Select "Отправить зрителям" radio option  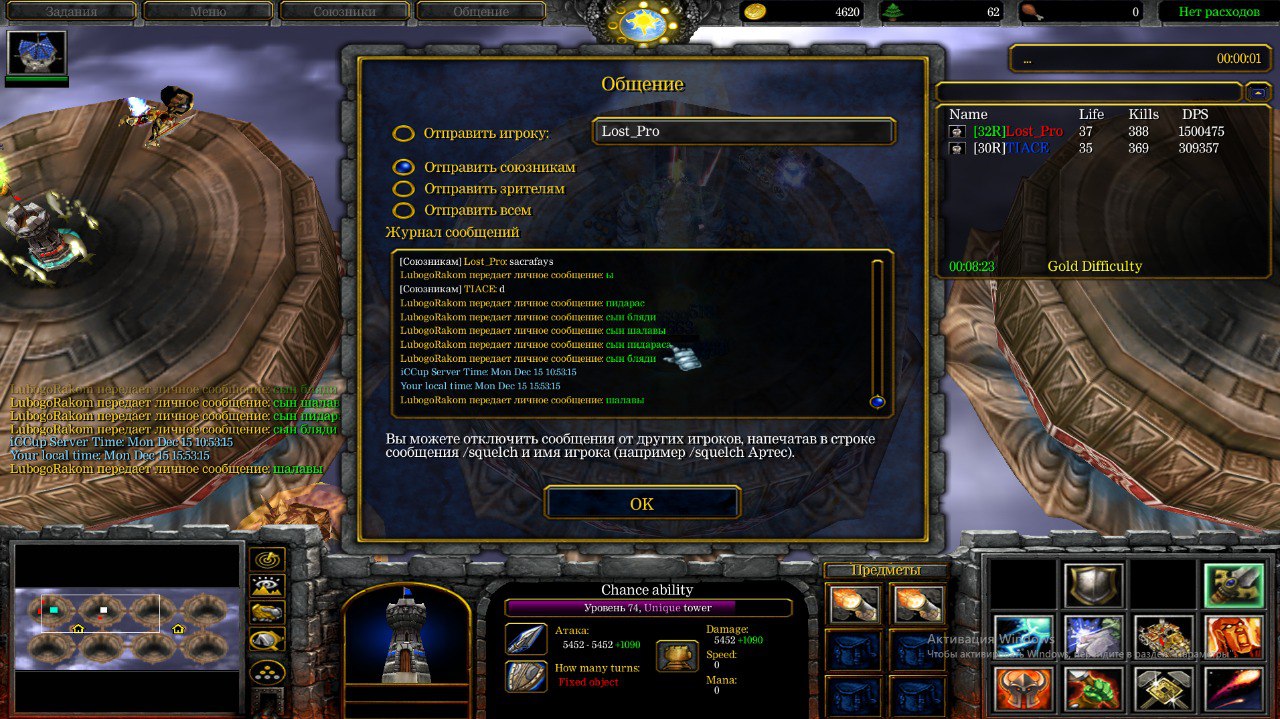[x=403, y=188]
